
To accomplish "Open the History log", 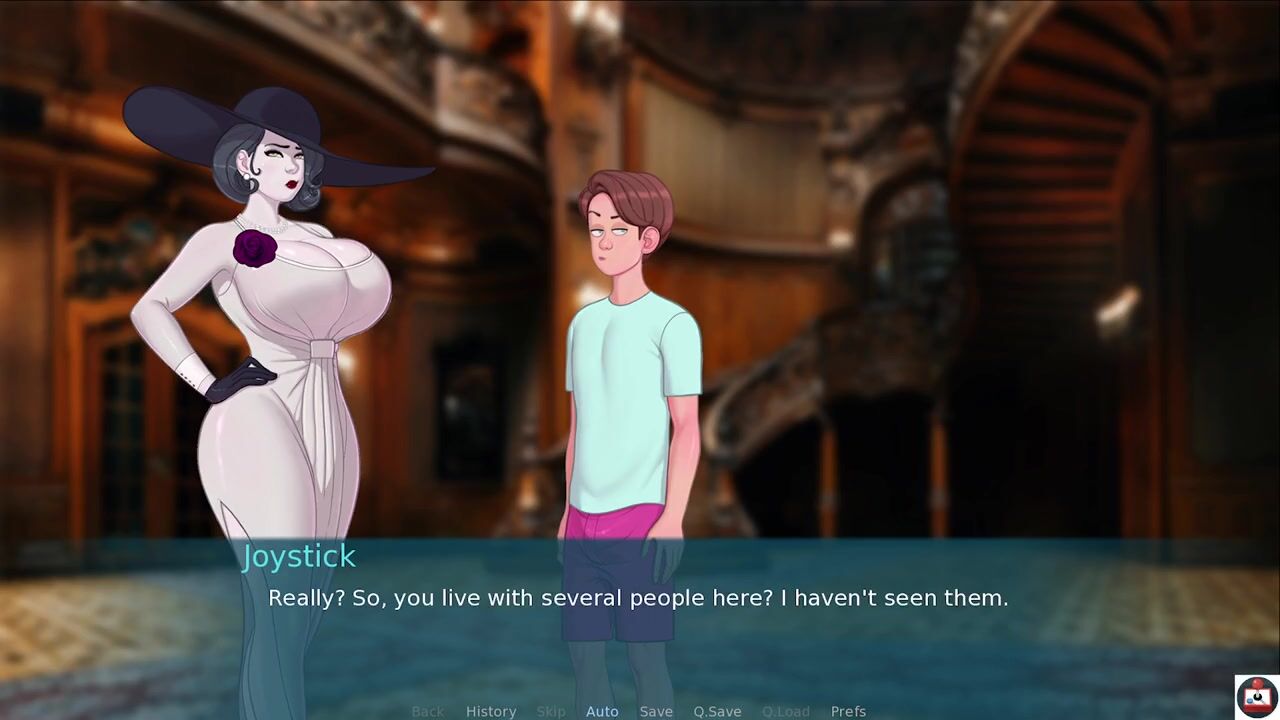I will (491, 711).
